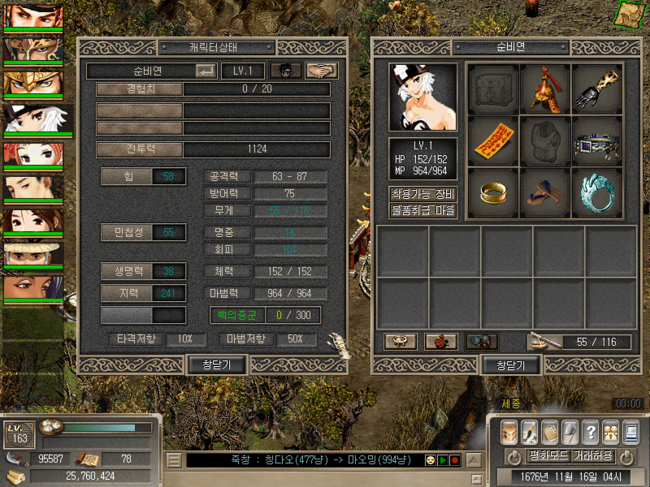Click the face portrait icon beside LV.1
The width and height of the screenshot is (650, 487).
tap(288, 71)
